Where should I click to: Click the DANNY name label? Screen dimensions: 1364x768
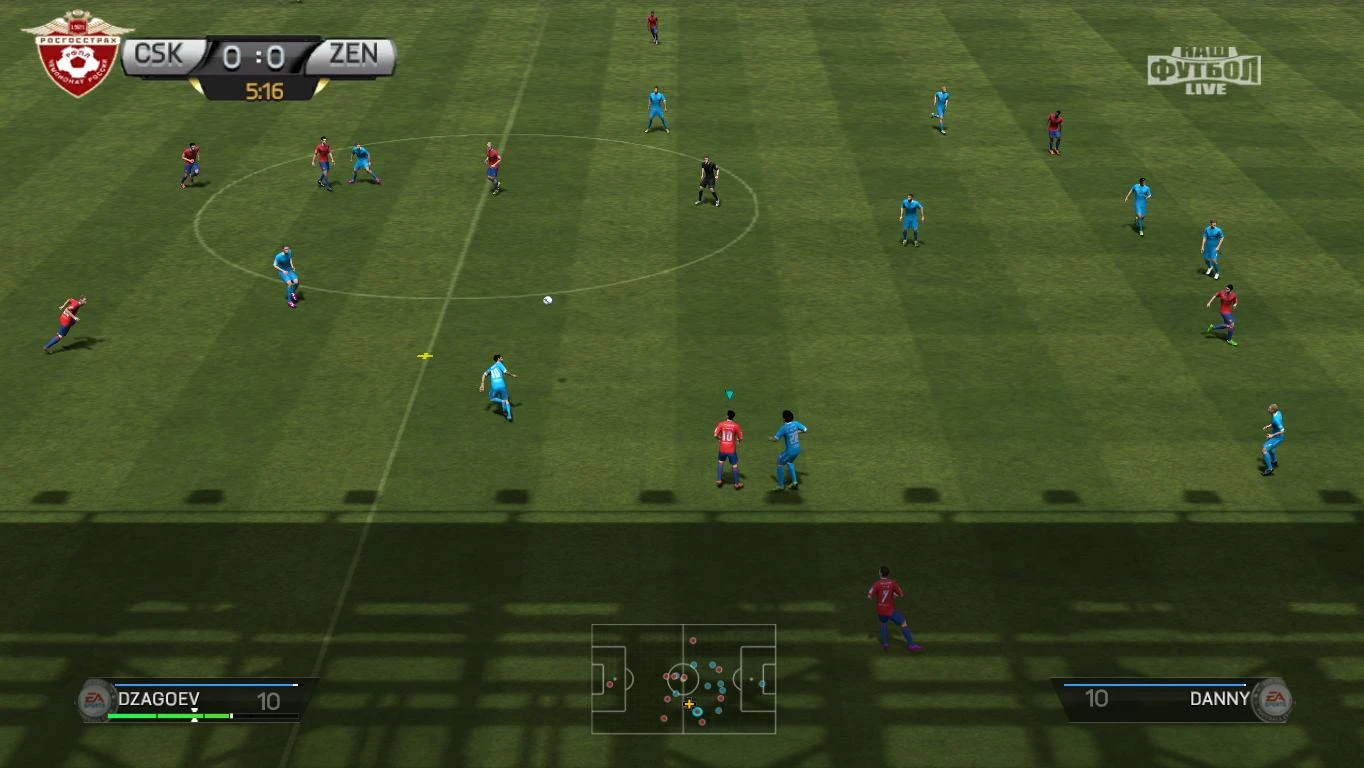(x=1218, y=699)
